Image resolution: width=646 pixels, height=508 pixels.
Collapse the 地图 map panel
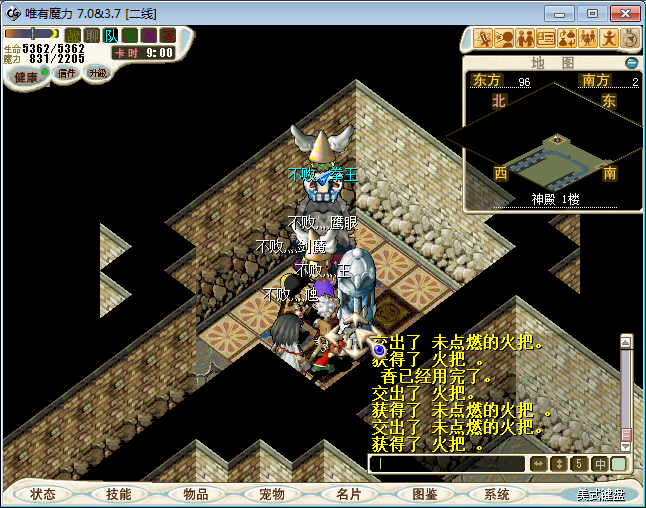tap(631, 62)
